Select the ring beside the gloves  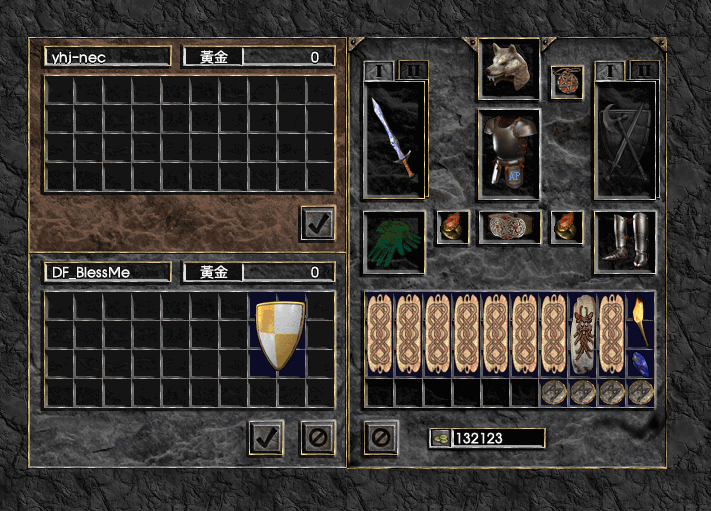pyautogui.click(x=453, y=227)
